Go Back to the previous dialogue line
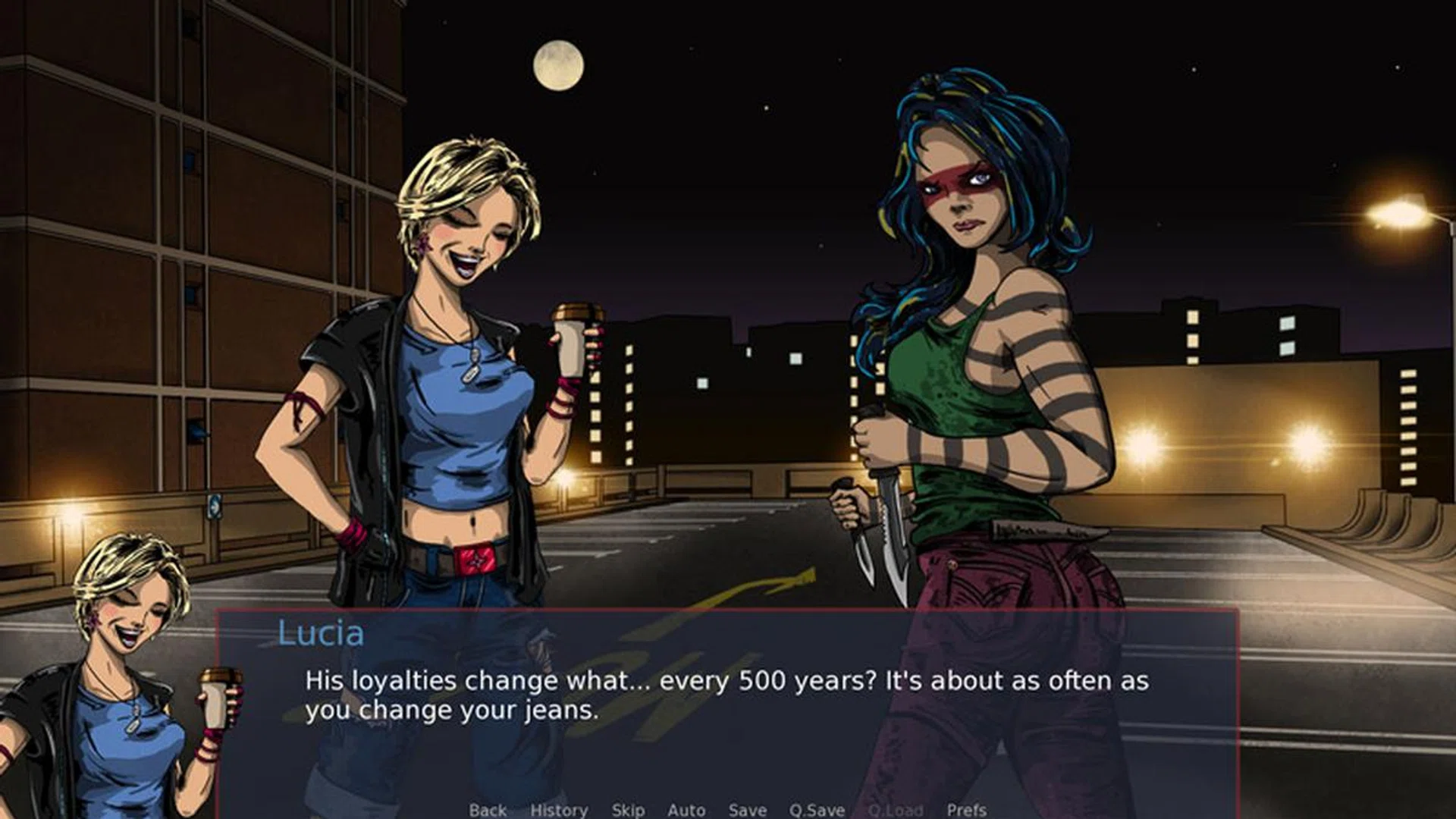The width and height of the screenshot is (1456, 819). pyautogui.click(x=490, y=810)
